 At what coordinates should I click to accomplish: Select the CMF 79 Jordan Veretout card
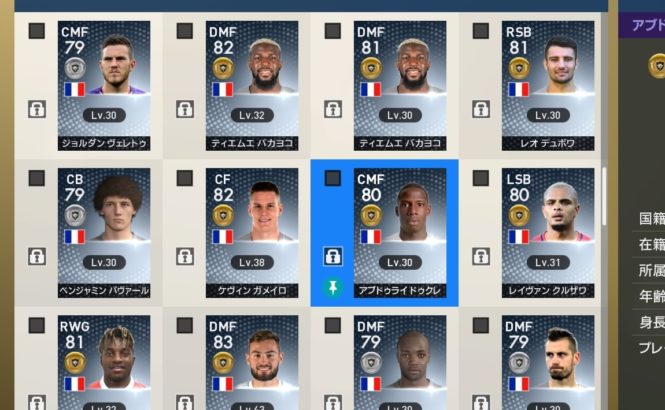click(104, 85)
